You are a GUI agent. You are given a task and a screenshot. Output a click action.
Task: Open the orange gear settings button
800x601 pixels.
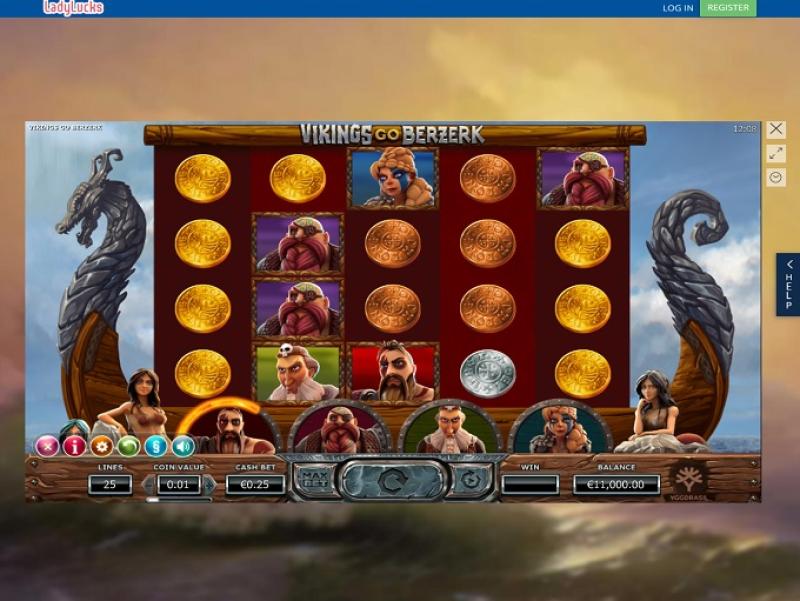[x=101, y=446]
